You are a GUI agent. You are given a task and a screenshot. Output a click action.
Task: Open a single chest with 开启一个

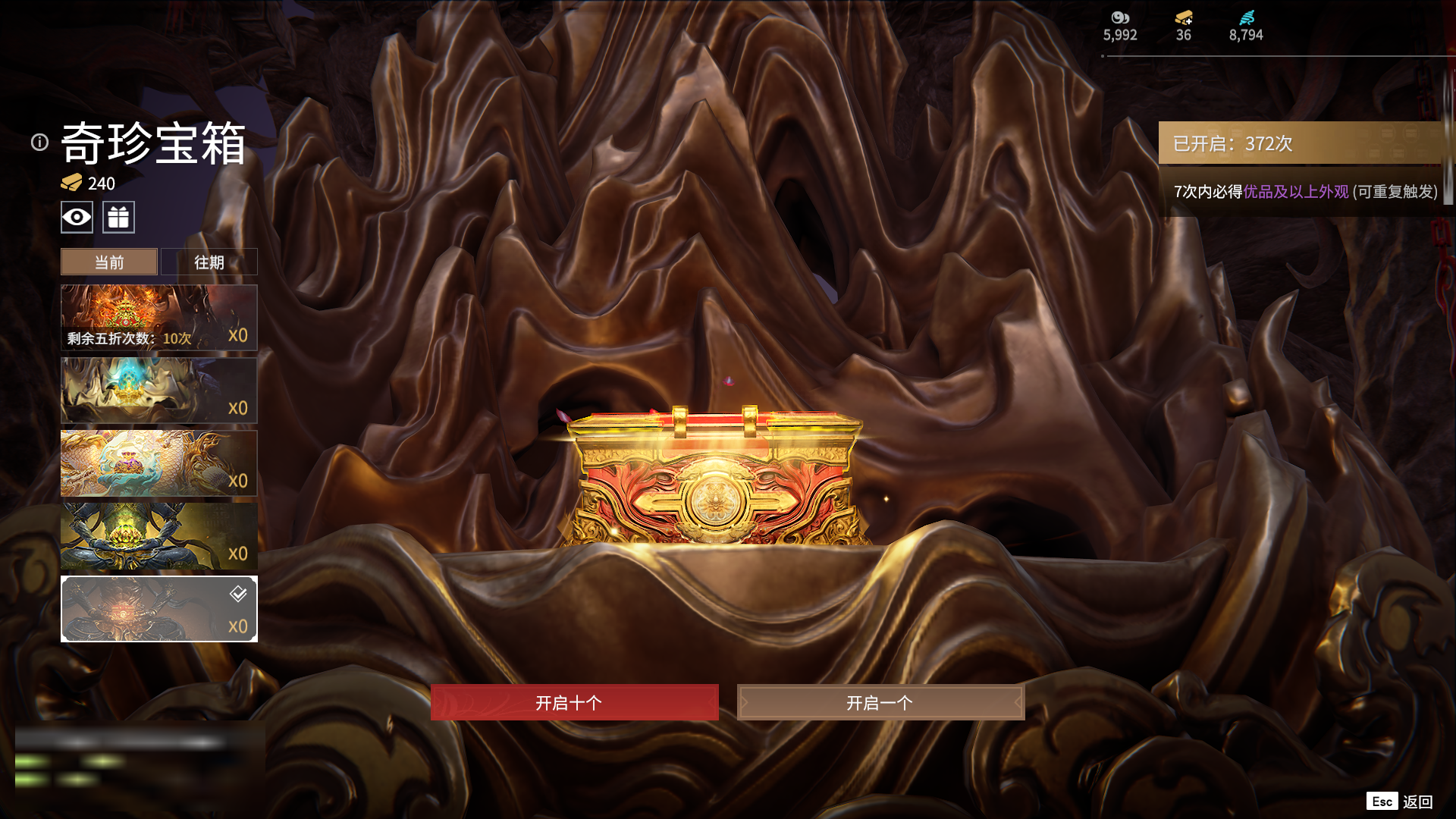tap(880, 702)
